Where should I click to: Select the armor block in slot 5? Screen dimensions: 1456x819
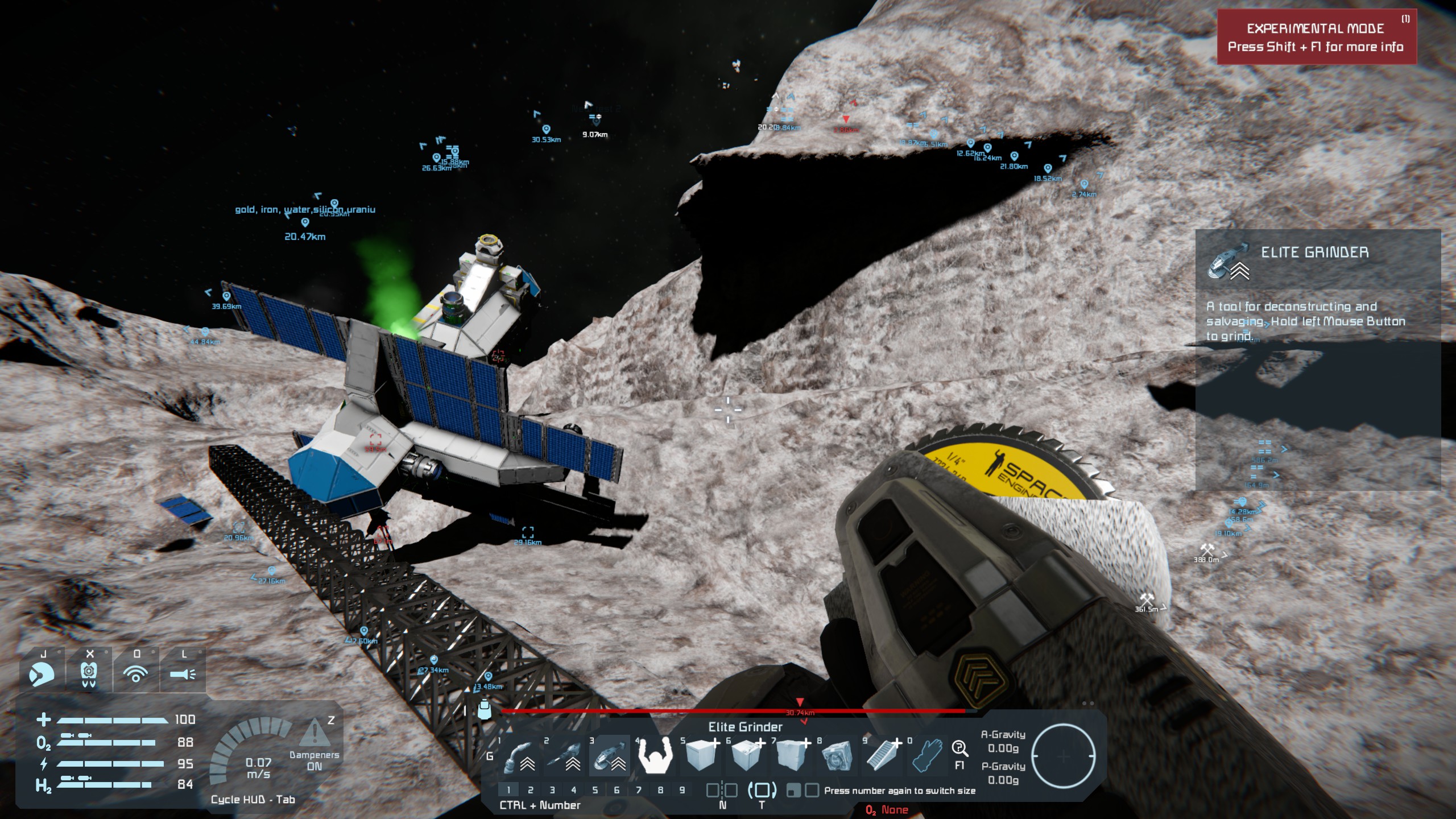point(700,756)
